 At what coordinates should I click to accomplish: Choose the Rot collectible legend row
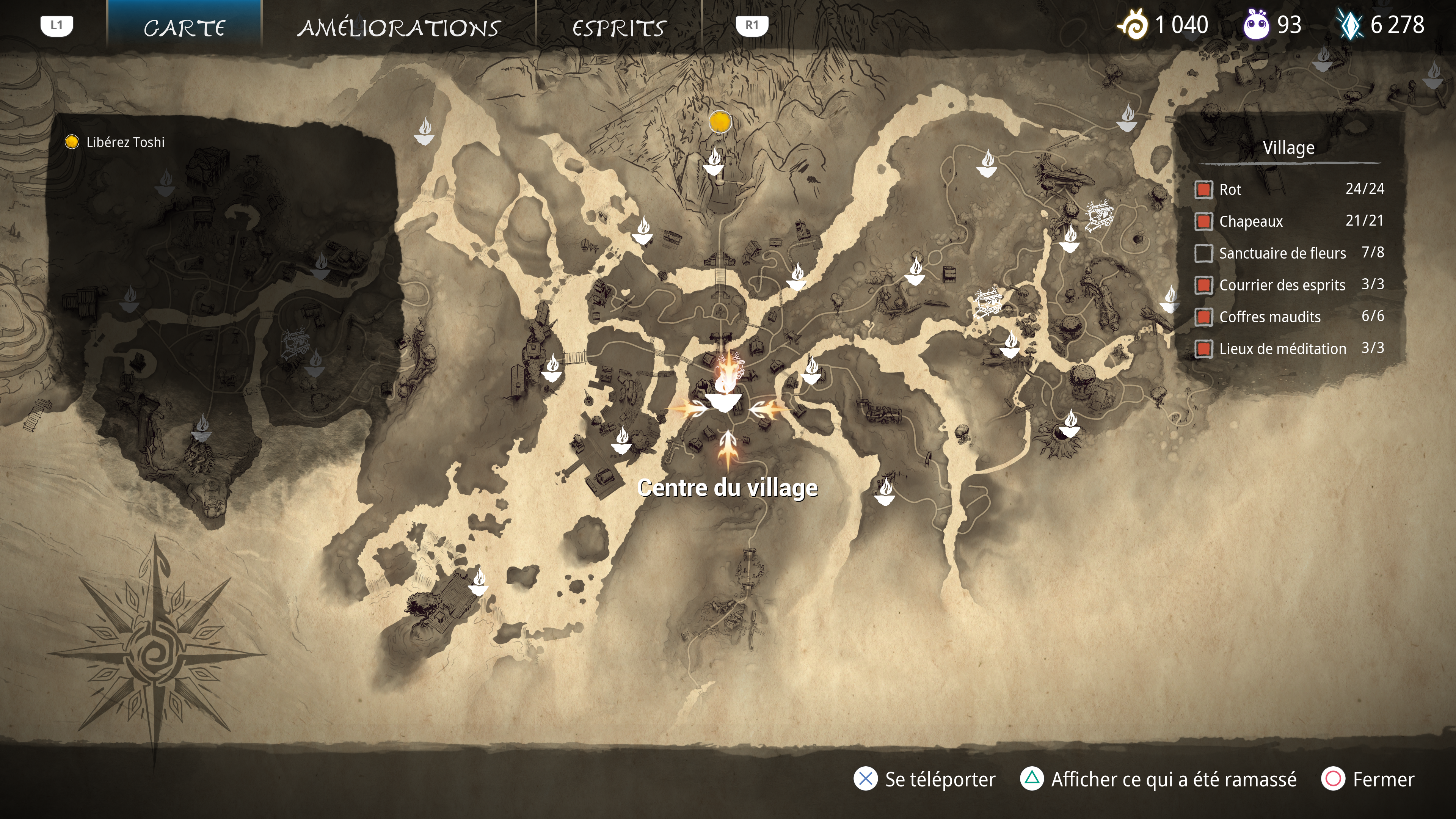(1289, 189)
